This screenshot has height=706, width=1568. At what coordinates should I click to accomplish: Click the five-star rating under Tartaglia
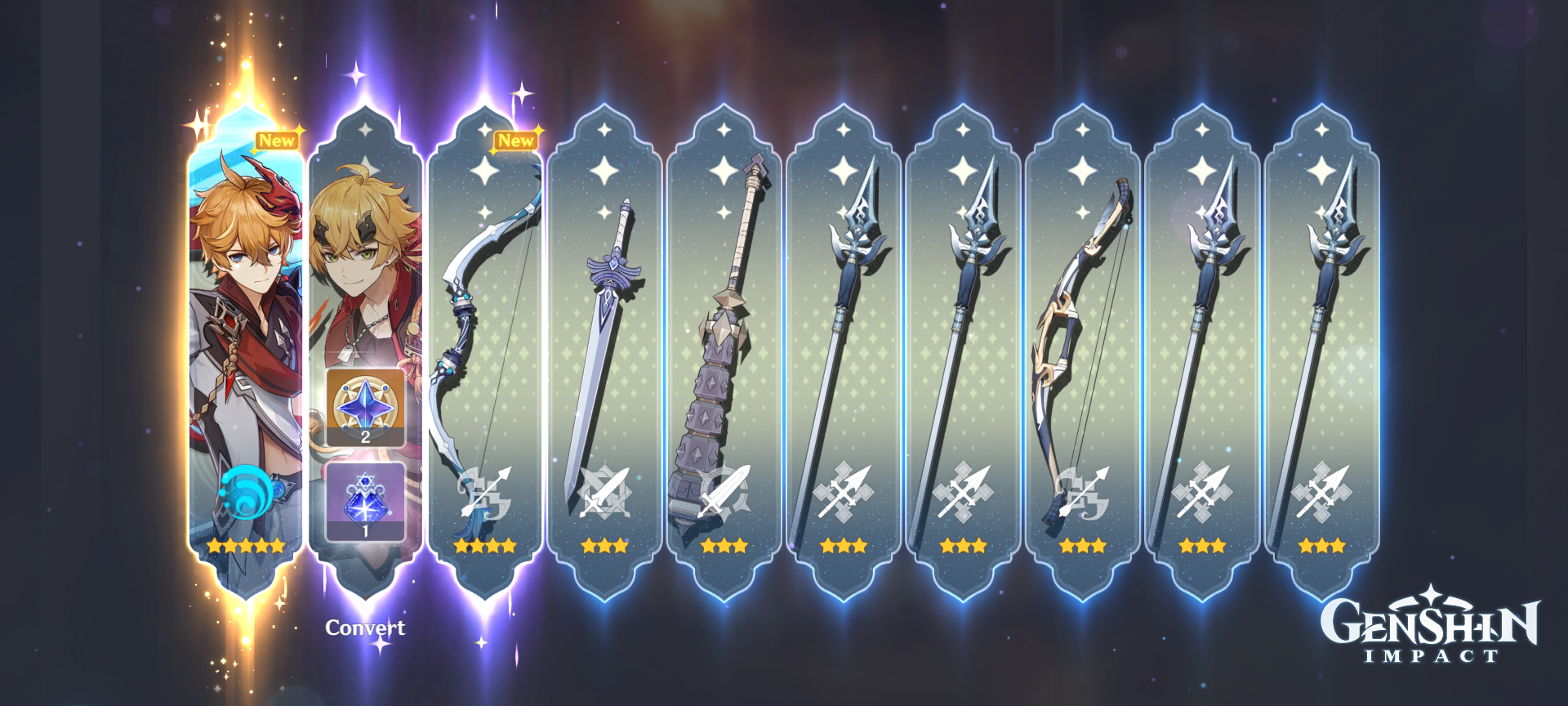point(245,547)
